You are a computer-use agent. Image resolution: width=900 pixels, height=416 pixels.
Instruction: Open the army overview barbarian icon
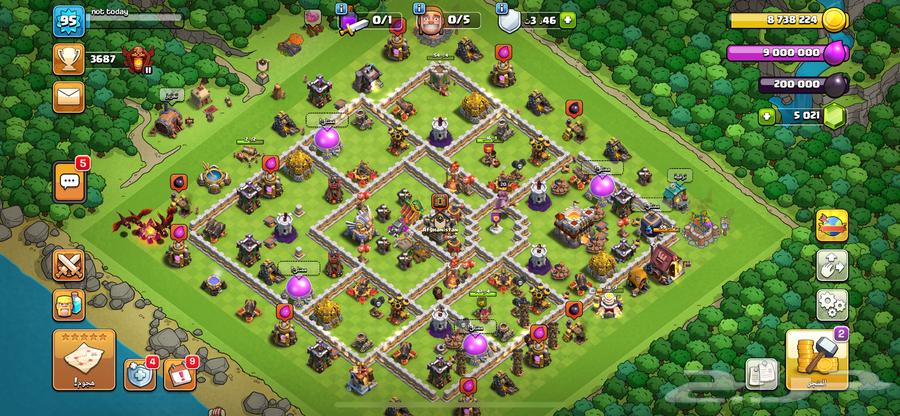70,305
